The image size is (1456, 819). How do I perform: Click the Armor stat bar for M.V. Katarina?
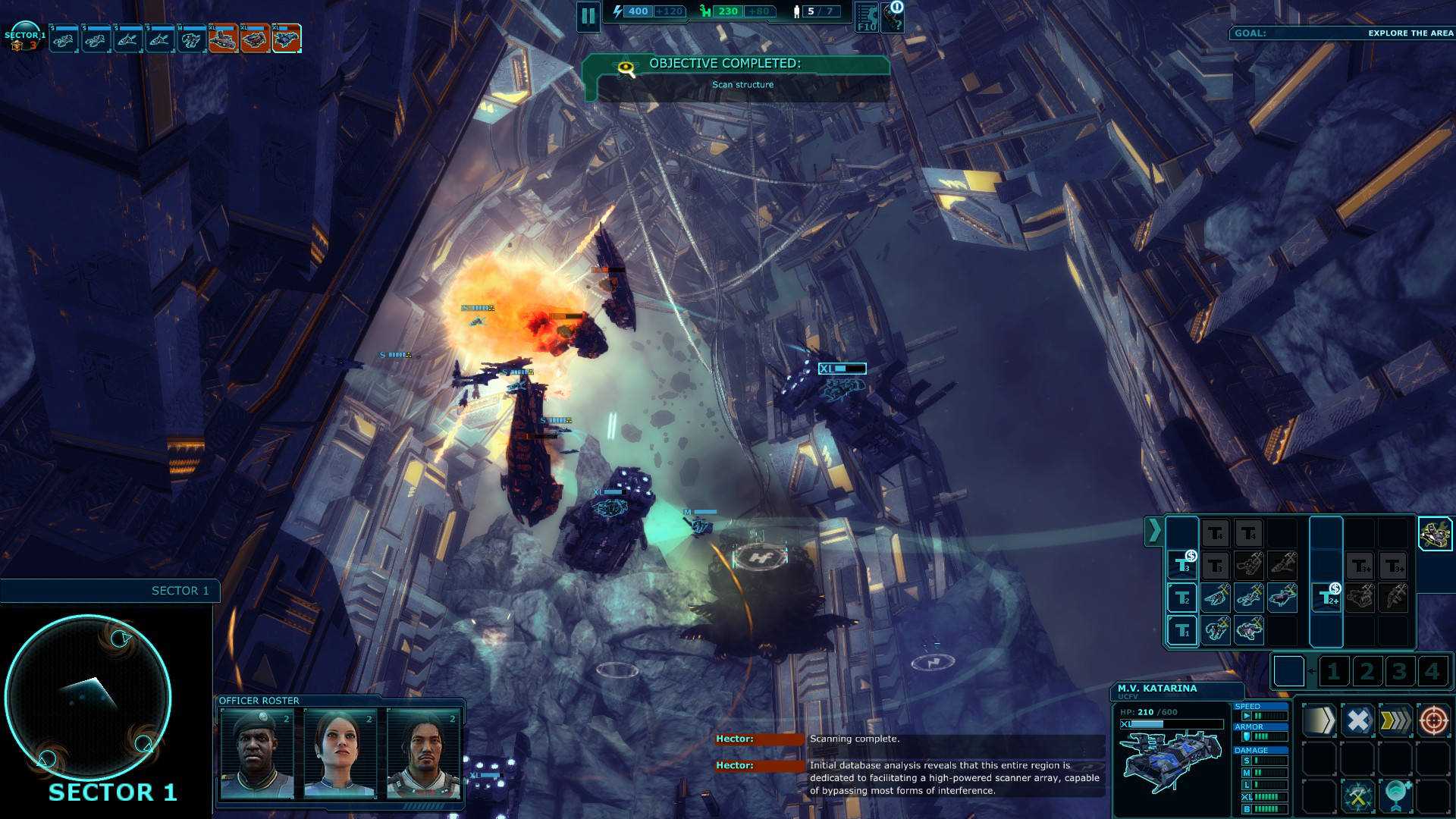click(1268, 735)
